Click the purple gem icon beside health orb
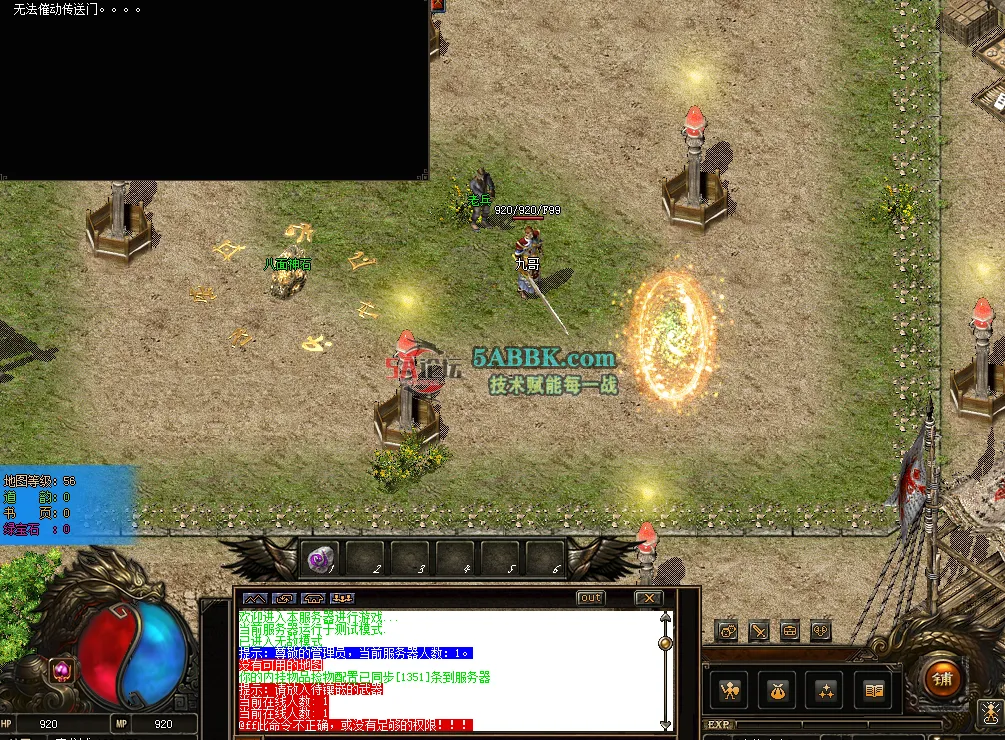1005x740 pixels. pyautogui.click(x=60, y=669)
